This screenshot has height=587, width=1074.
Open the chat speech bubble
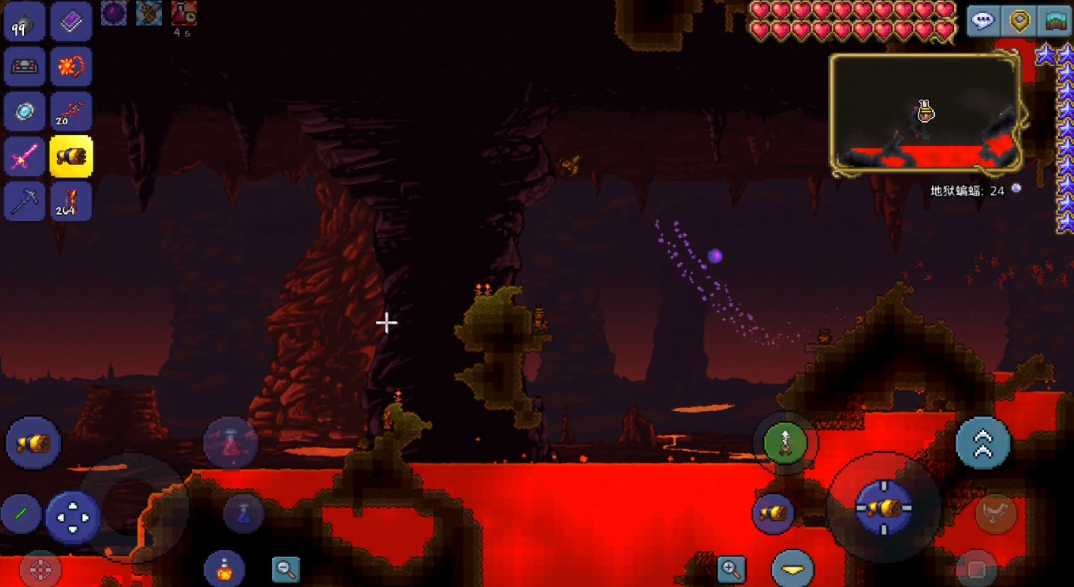pyautogui.click(x=983, y=21)
